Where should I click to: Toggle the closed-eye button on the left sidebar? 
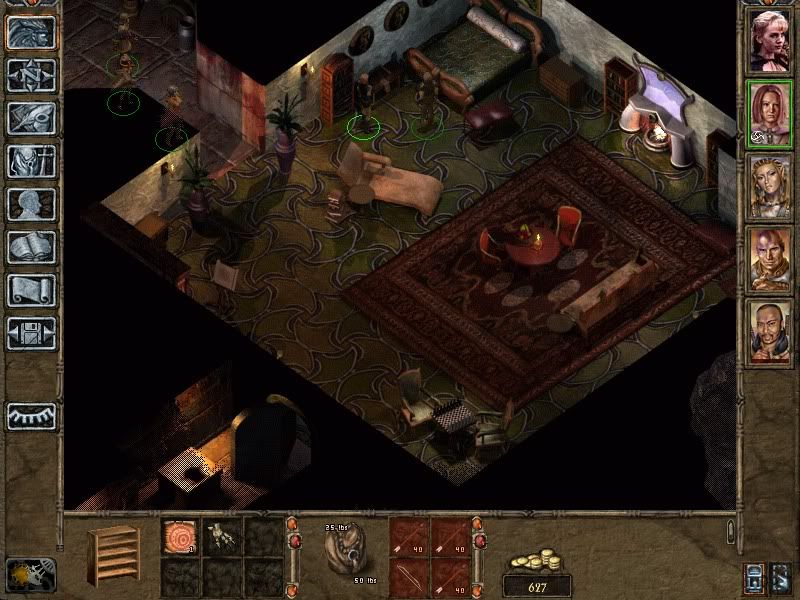[31, 415]
